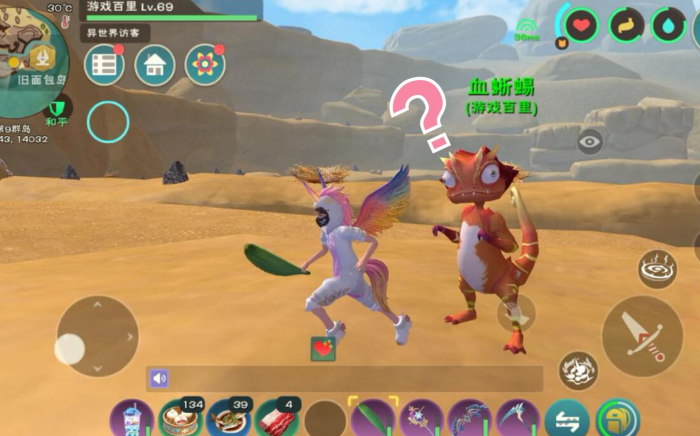
Task: Open the yellow backpack inventory button
Action: (x=618, y=419)
